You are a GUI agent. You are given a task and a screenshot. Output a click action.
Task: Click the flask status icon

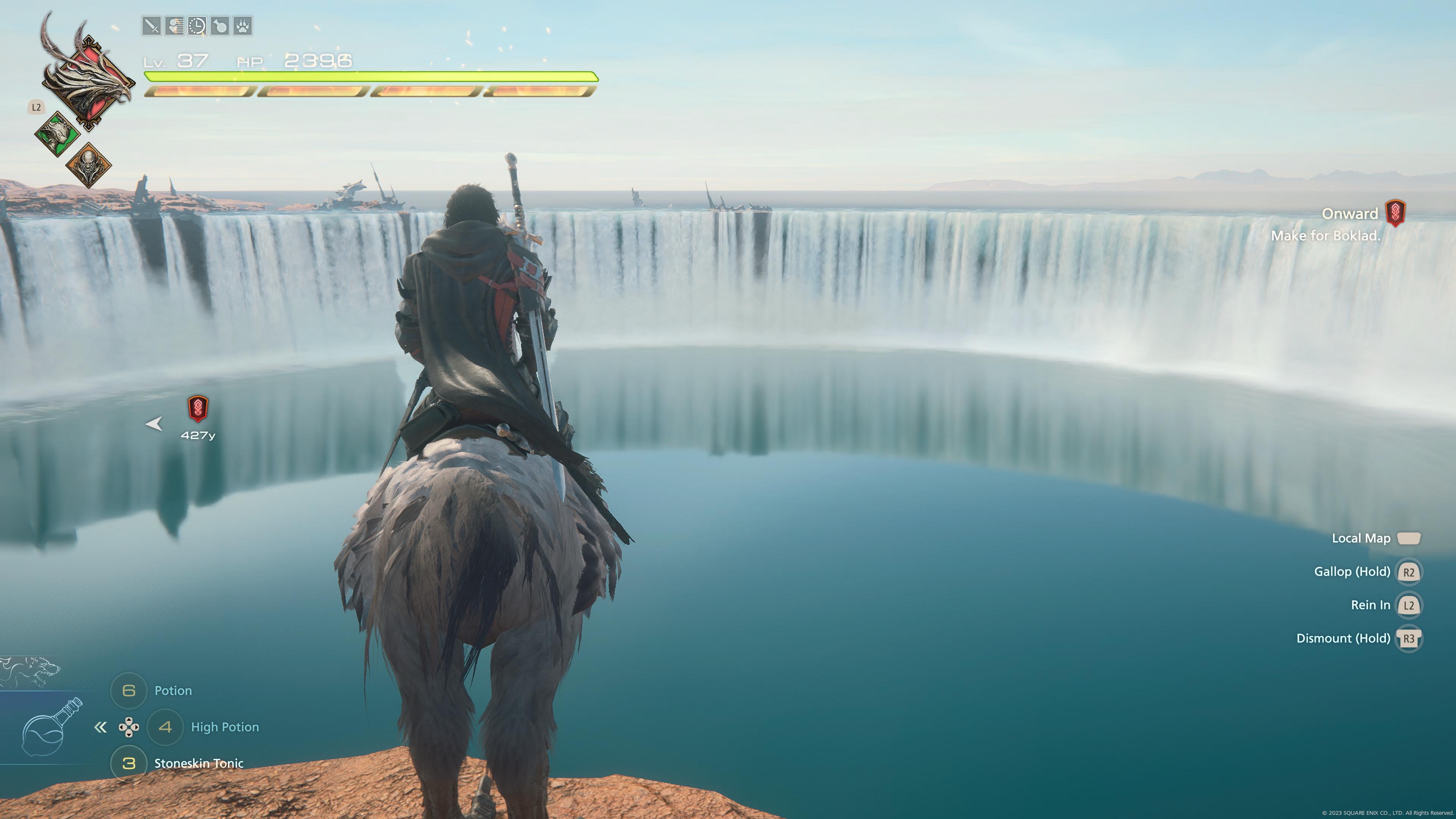pyautogui.click(x=220, y=26)
